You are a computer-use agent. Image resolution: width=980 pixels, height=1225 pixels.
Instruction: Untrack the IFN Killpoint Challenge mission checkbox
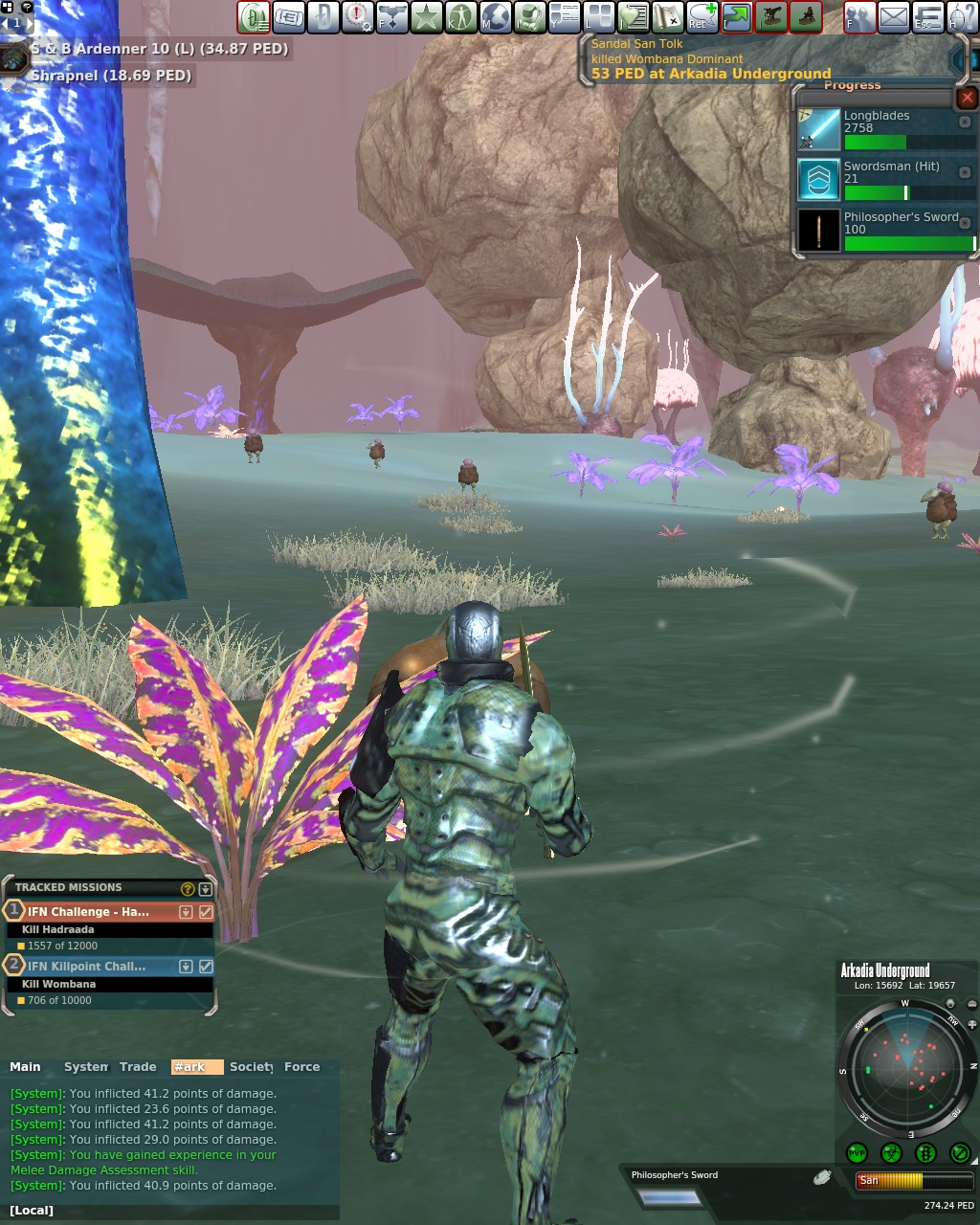[206, 967]
